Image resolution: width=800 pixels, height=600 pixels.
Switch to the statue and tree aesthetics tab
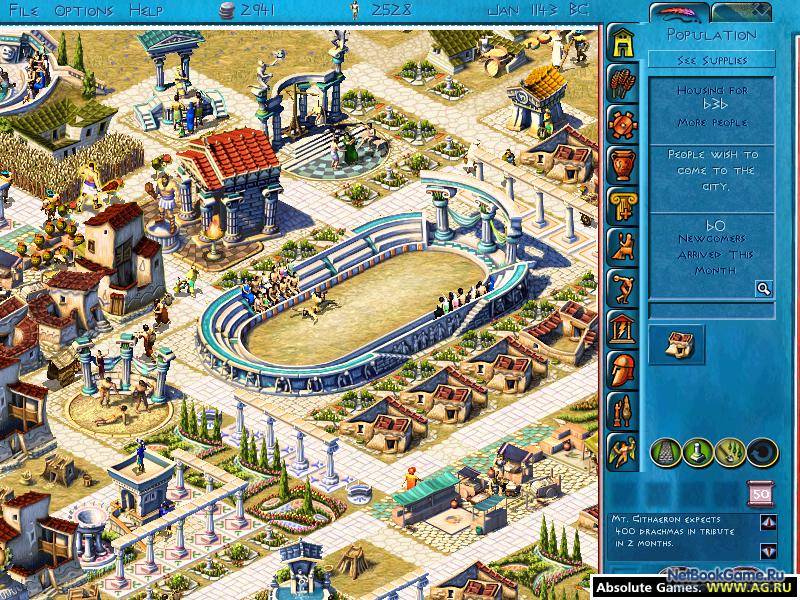coord(623,409)
